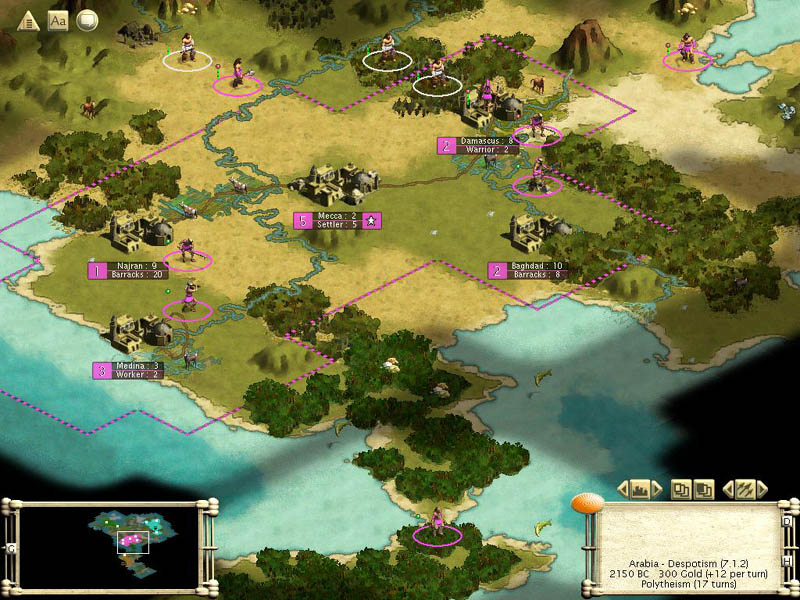
Task: Click the G button beside the minimap
Action: pyautogui.click(x=10, y=548)
